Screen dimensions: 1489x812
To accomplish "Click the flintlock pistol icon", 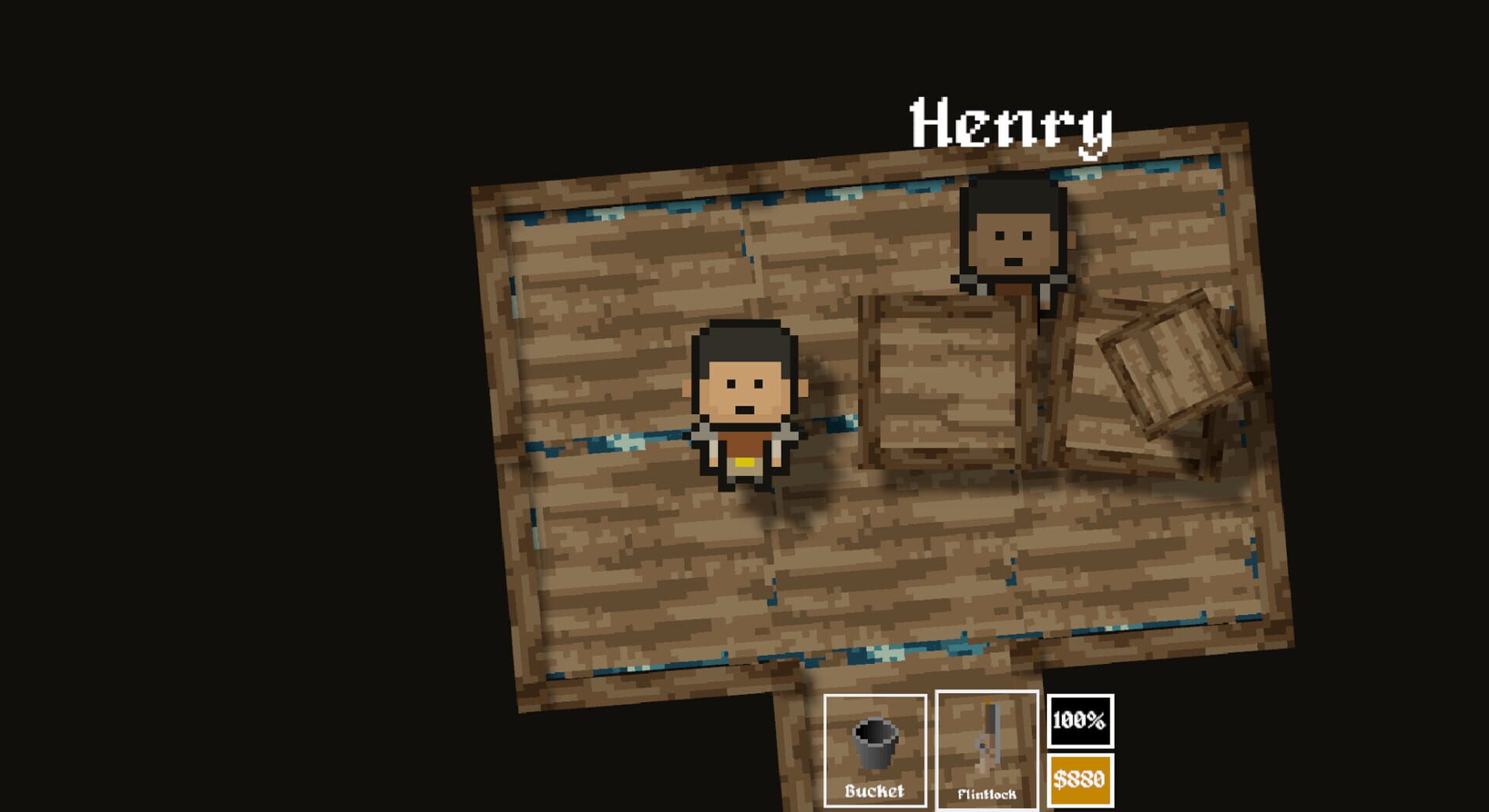I will coord(990,737).
